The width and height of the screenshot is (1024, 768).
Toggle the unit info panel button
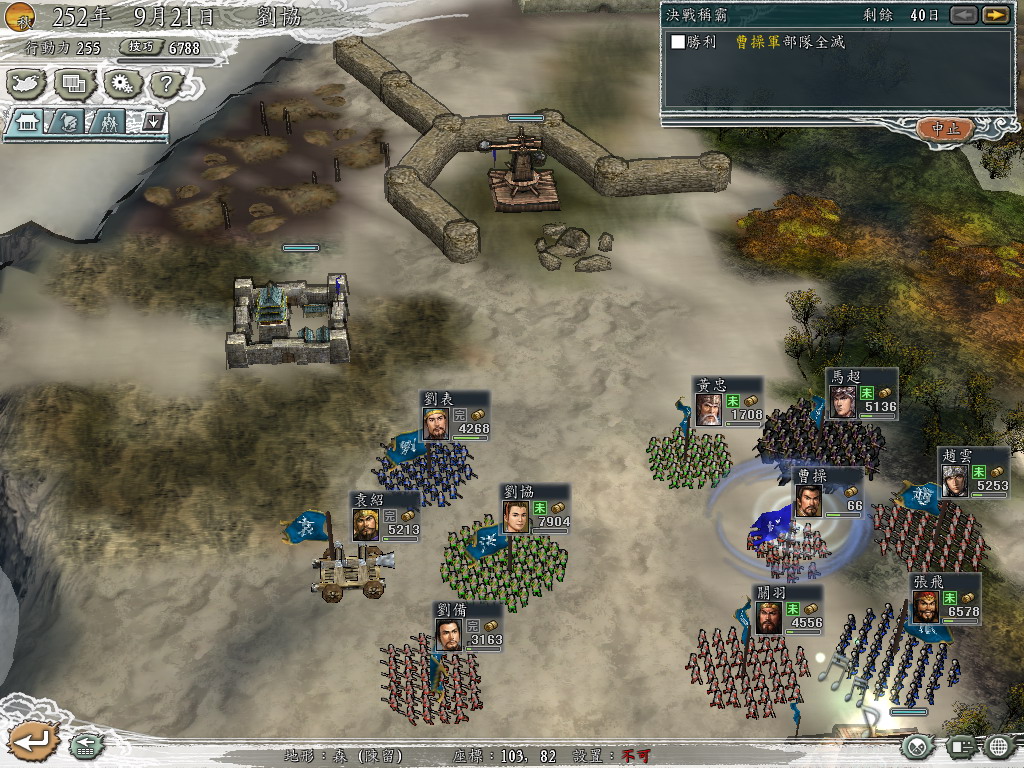(x=960, y=745)
